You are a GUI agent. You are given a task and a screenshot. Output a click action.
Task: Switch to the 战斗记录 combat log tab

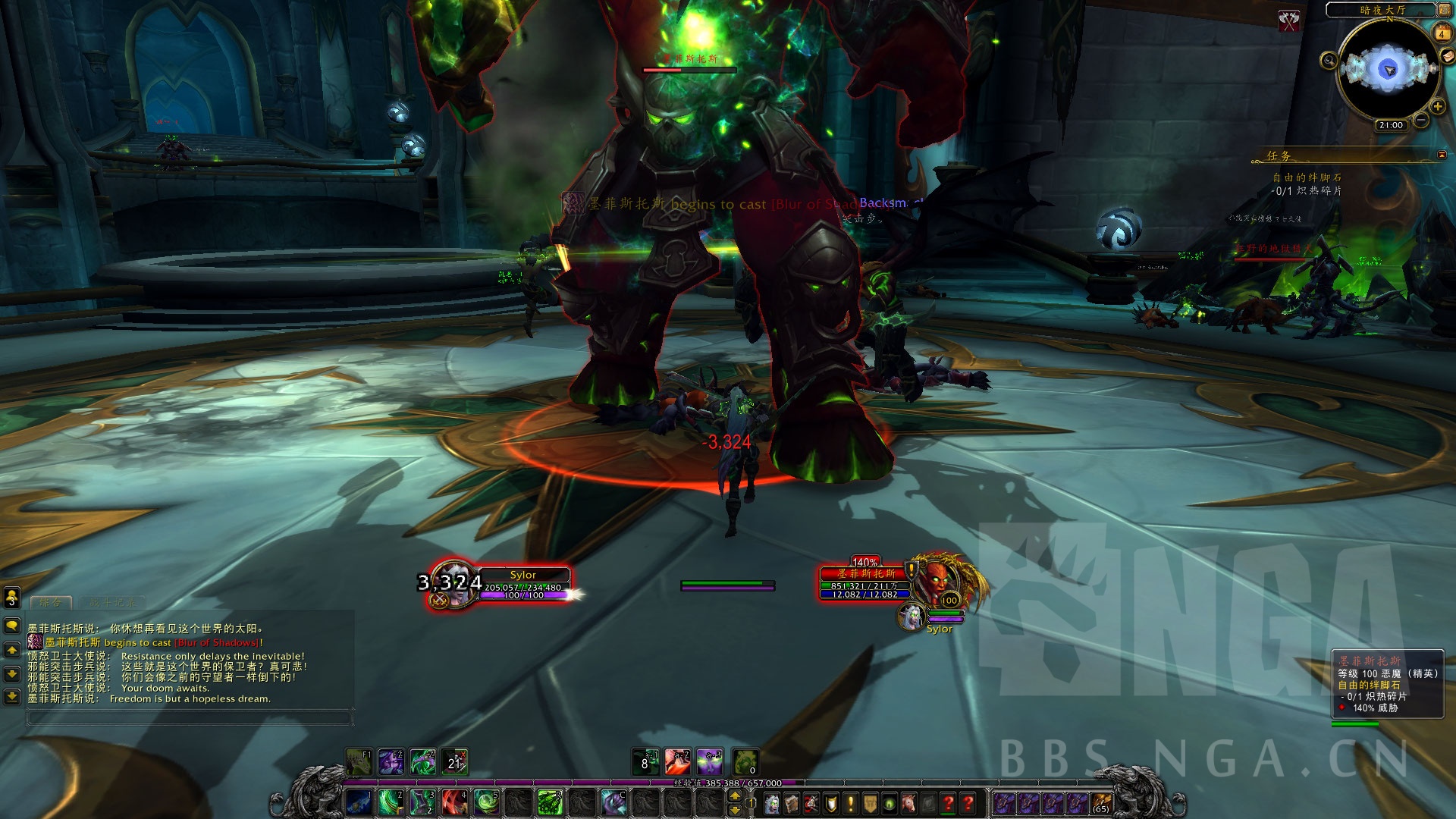click(x=112, y=602)
